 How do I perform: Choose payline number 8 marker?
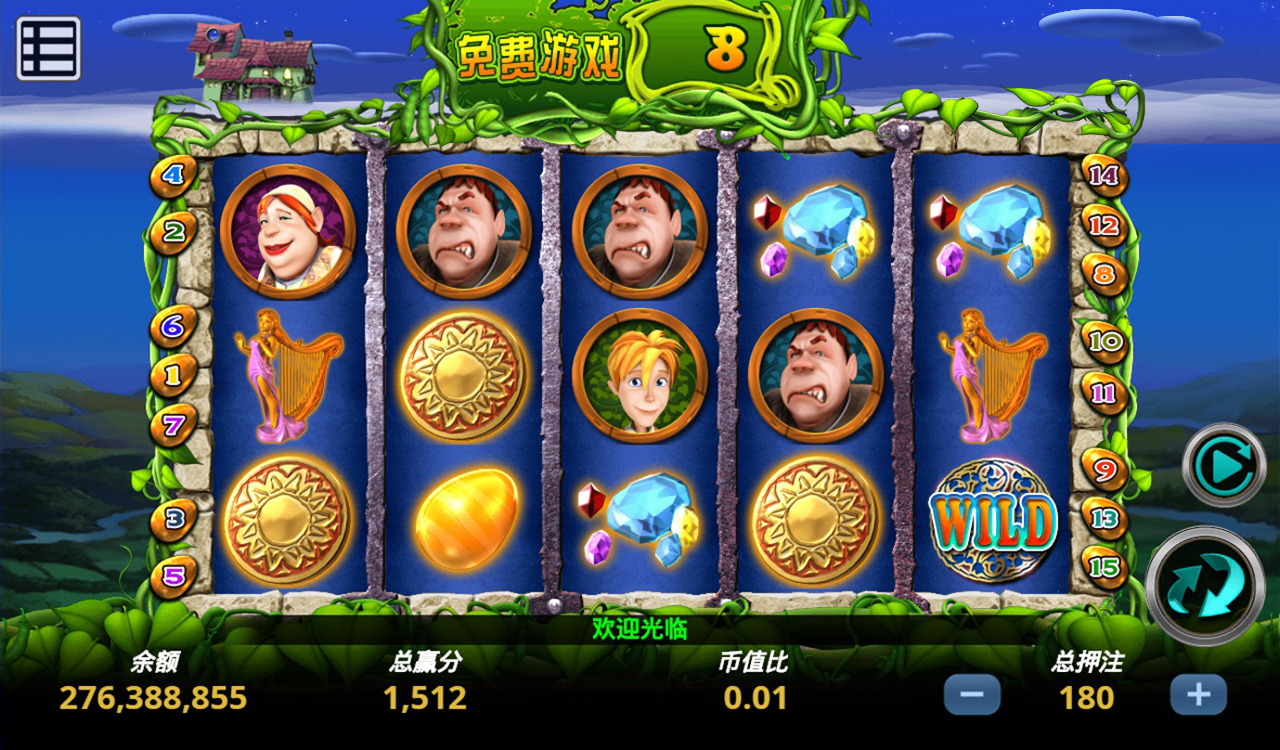(1104, 273)
